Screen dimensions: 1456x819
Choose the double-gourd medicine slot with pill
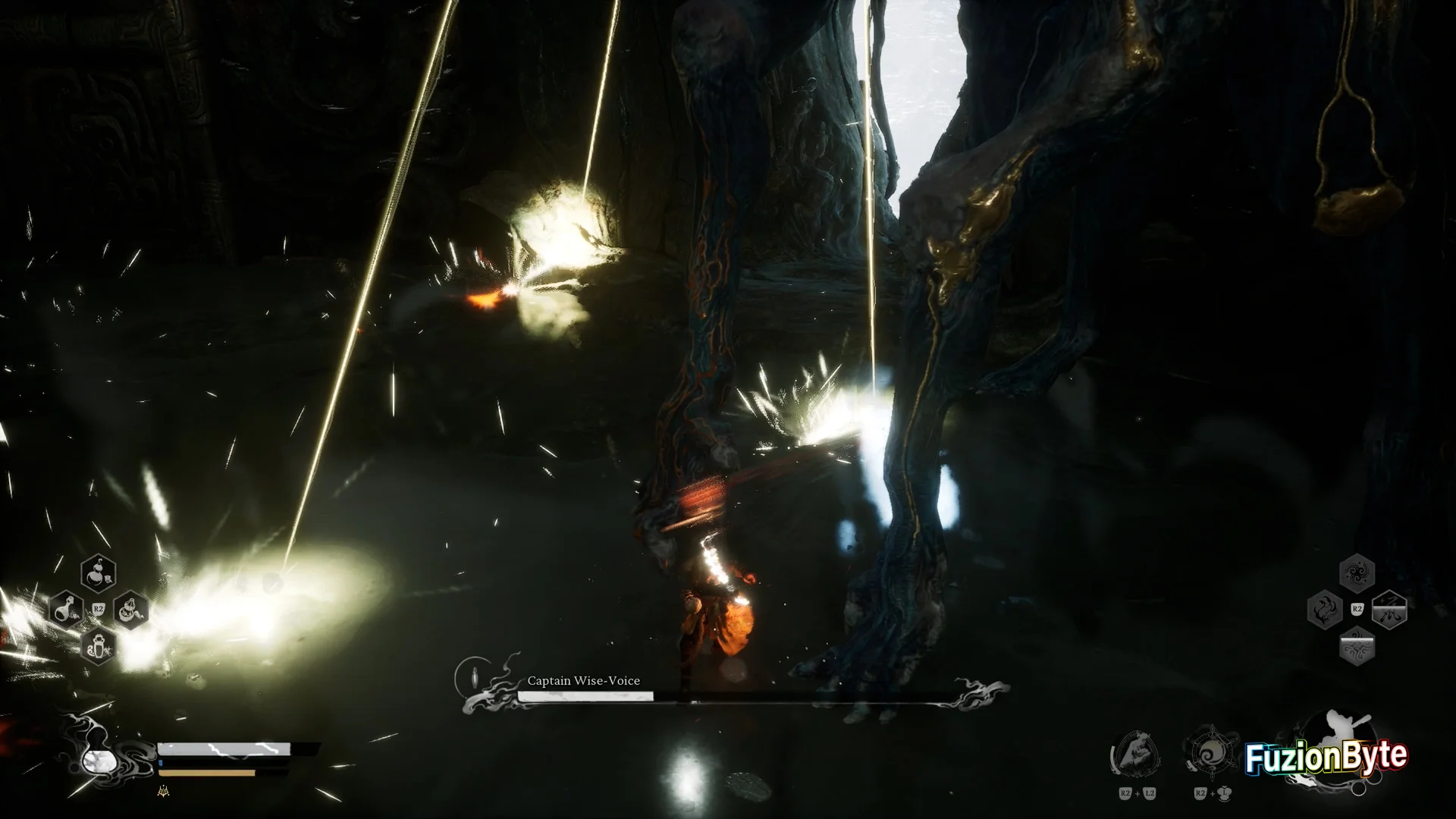[x=130, y=609]
